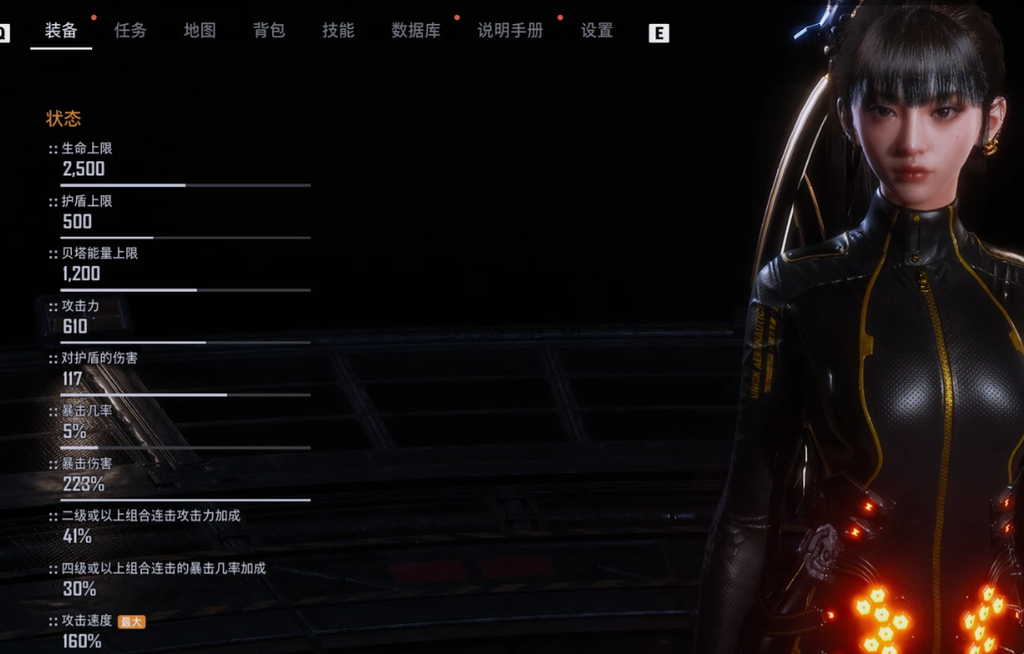Switch to the 任务 tab

click(x=130, y=31)
